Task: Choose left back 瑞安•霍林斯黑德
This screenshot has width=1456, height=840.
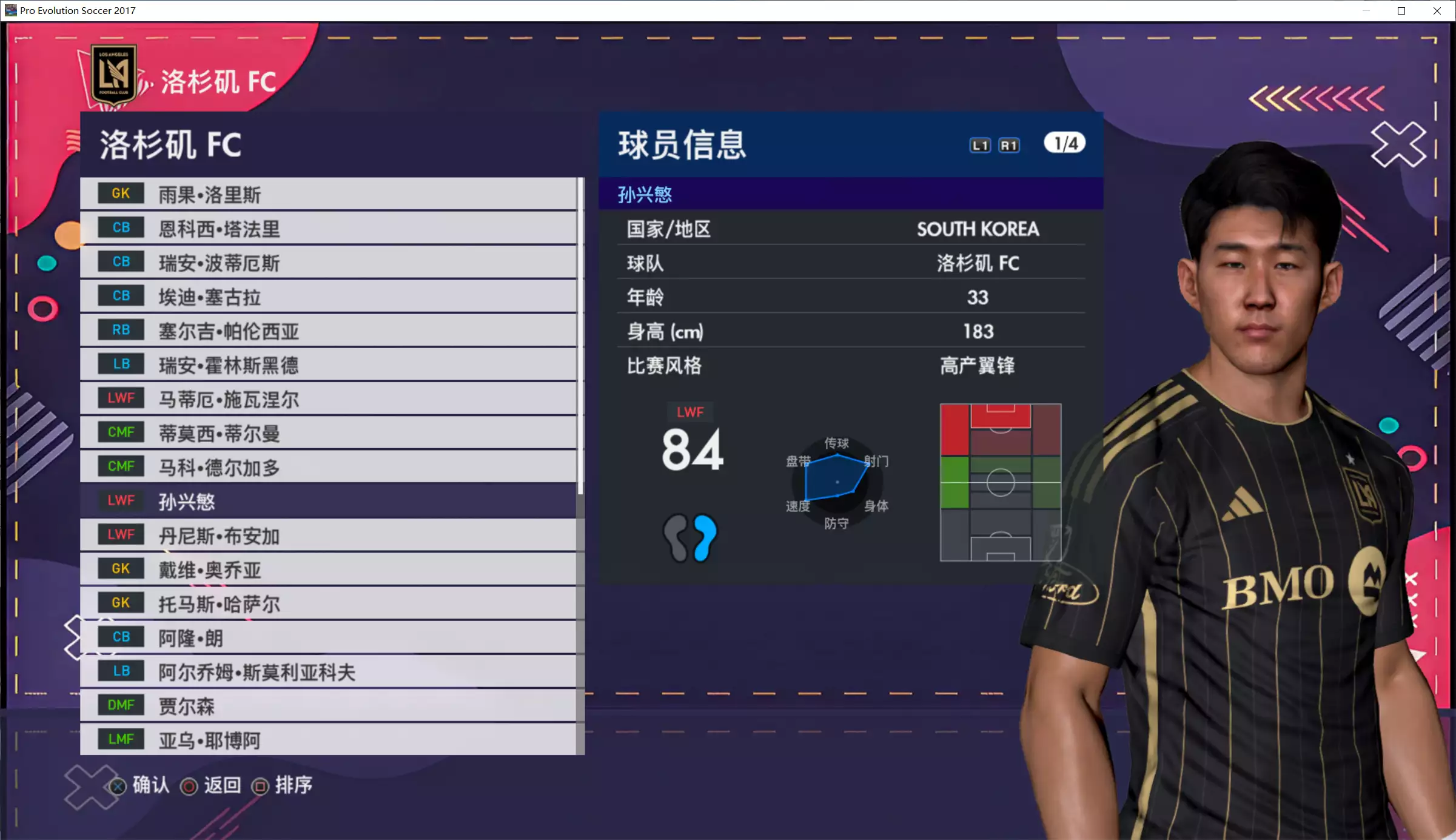Action: click(x=327, y=365)
